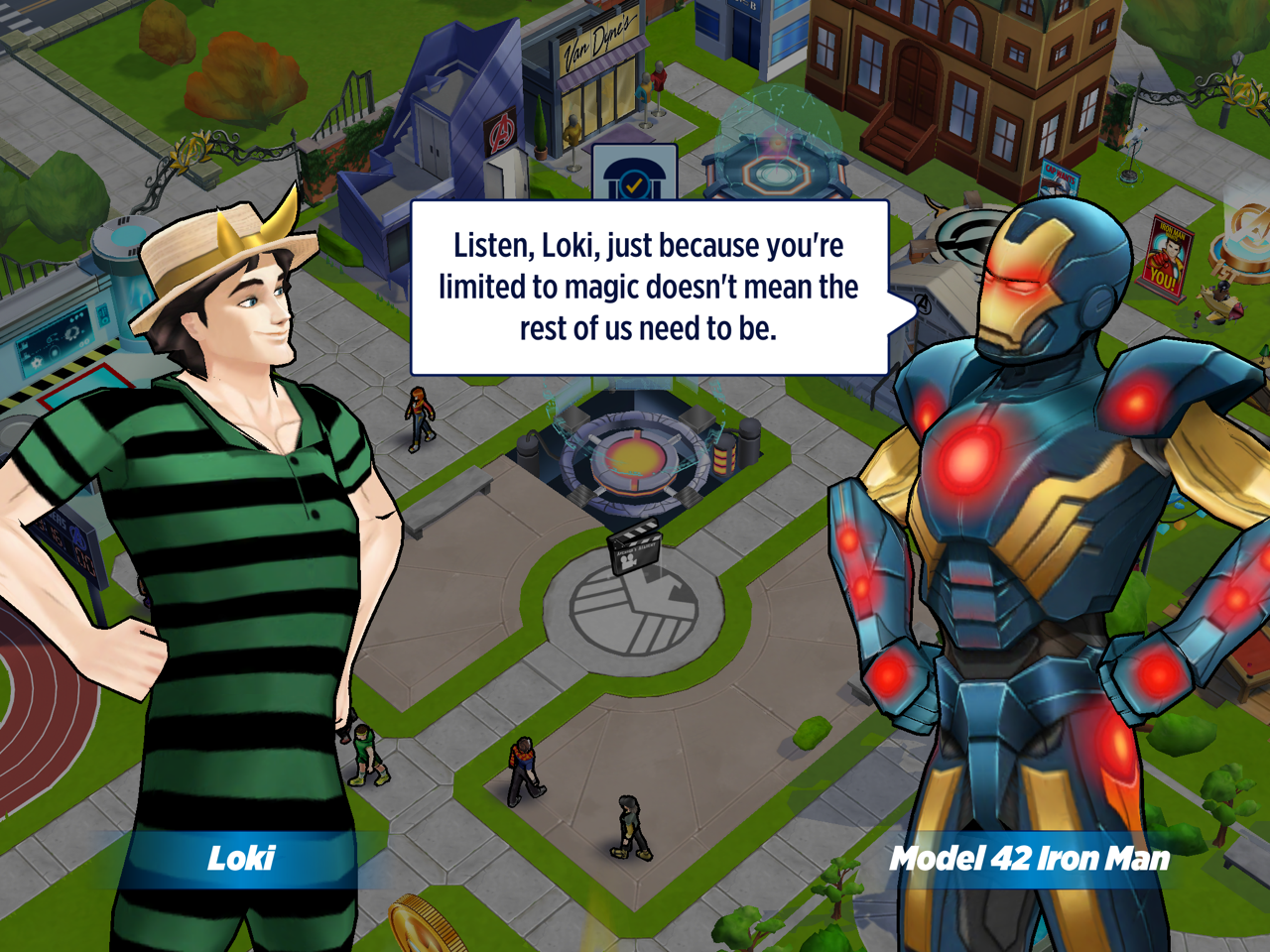Advance Iron Man's dialogue speech bubble

649,288
